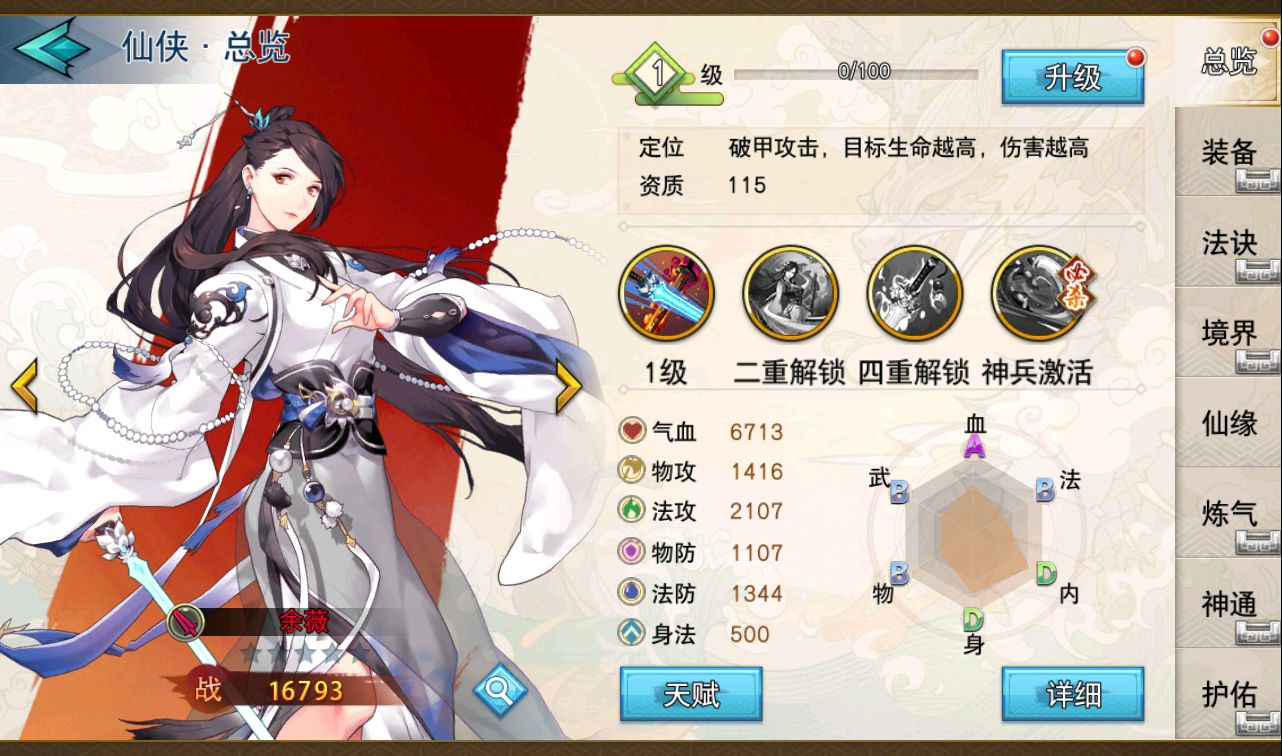Inspect the 二重解锁 locked skill icon
The width and height of the screenshot is (1282, 756).
(x=790, y=294)
